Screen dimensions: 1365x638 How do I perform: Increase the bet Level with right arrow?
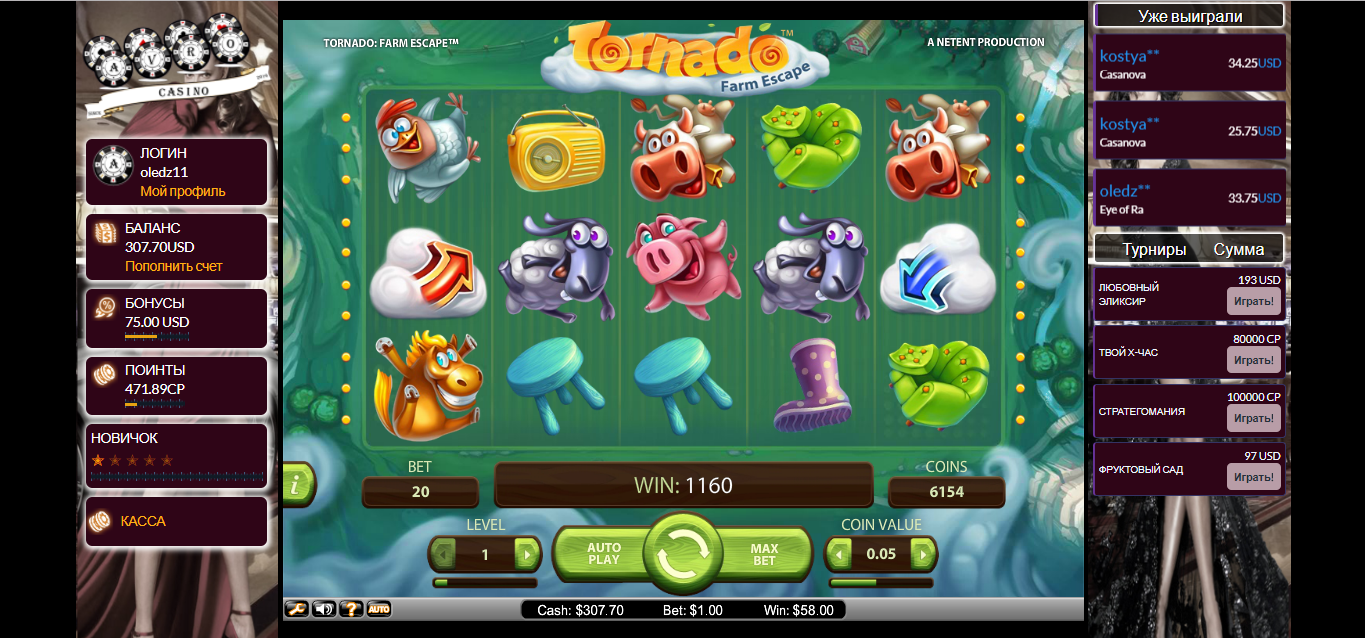click(x=526, y=554)
